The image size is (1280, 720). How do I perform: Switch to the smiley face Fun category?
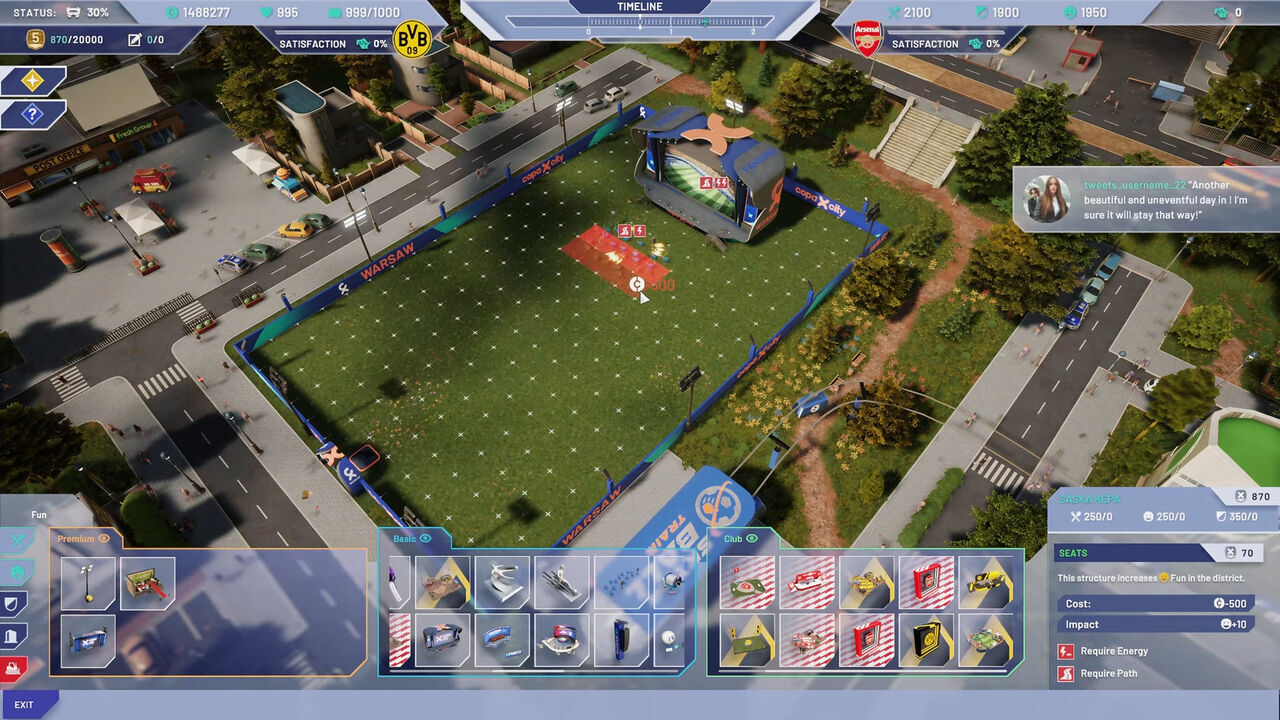(x=17, y=573)
